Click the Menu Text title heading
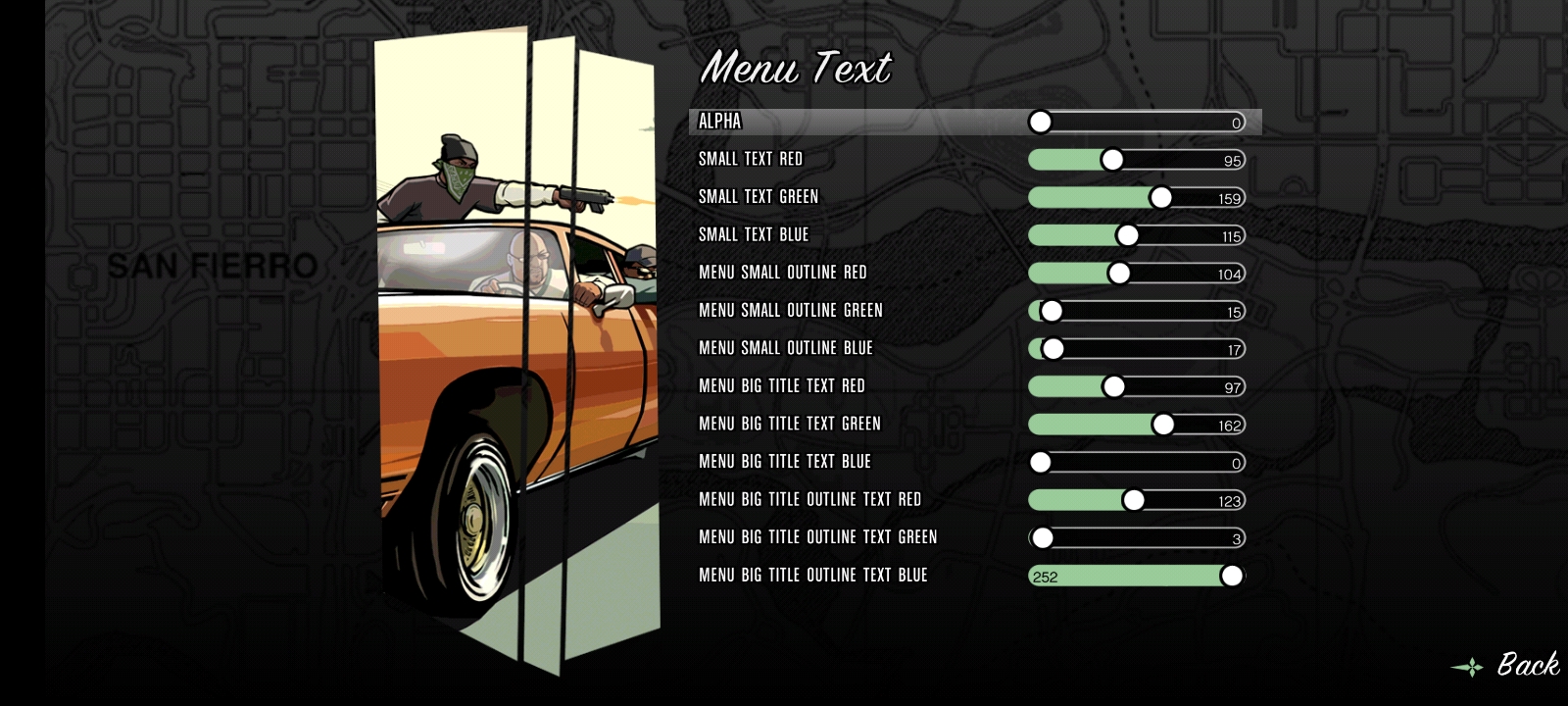Screen dimensions: 1568x706 tap(797, 70)
